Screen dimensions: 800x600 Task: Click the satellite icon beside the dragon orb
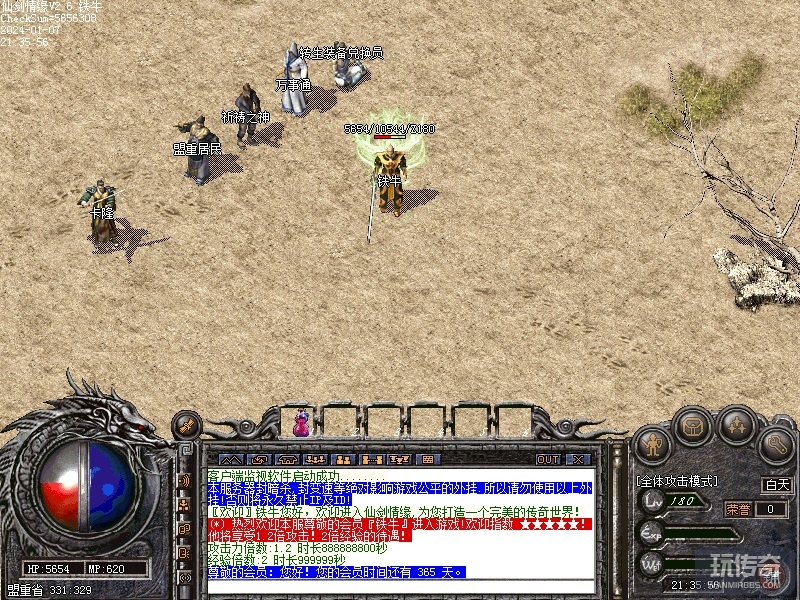(185, 429)
